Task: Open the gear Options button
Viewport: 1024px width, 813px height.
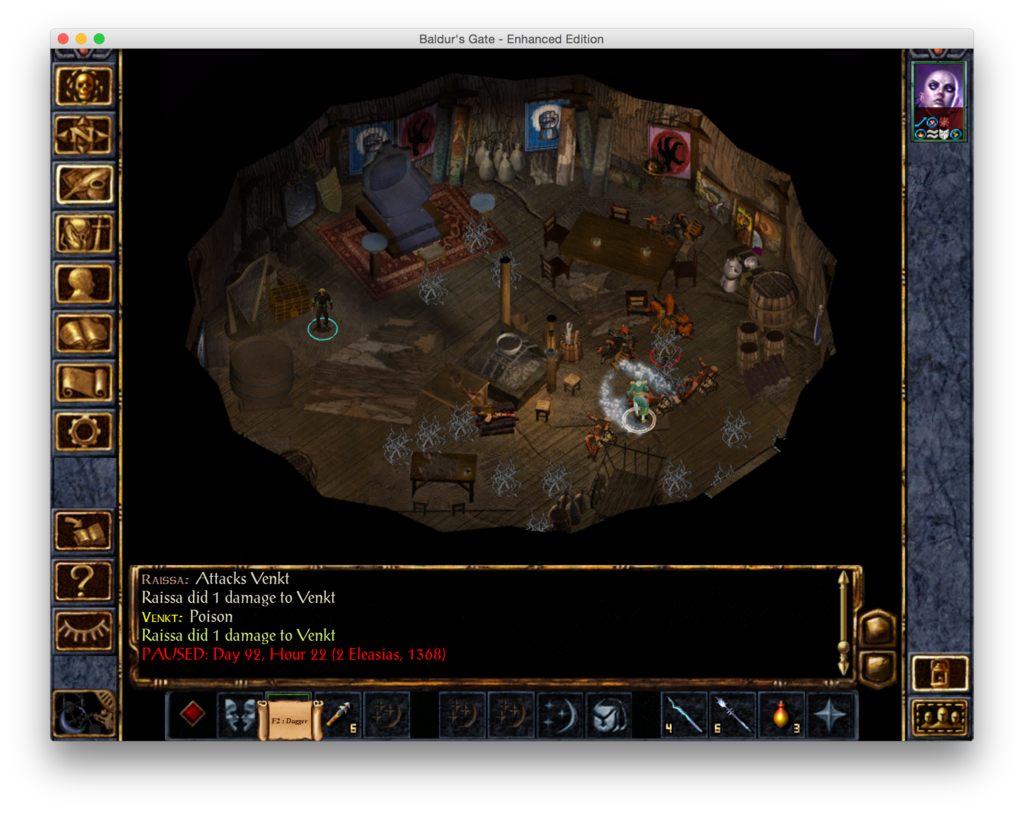Action: 84,431
